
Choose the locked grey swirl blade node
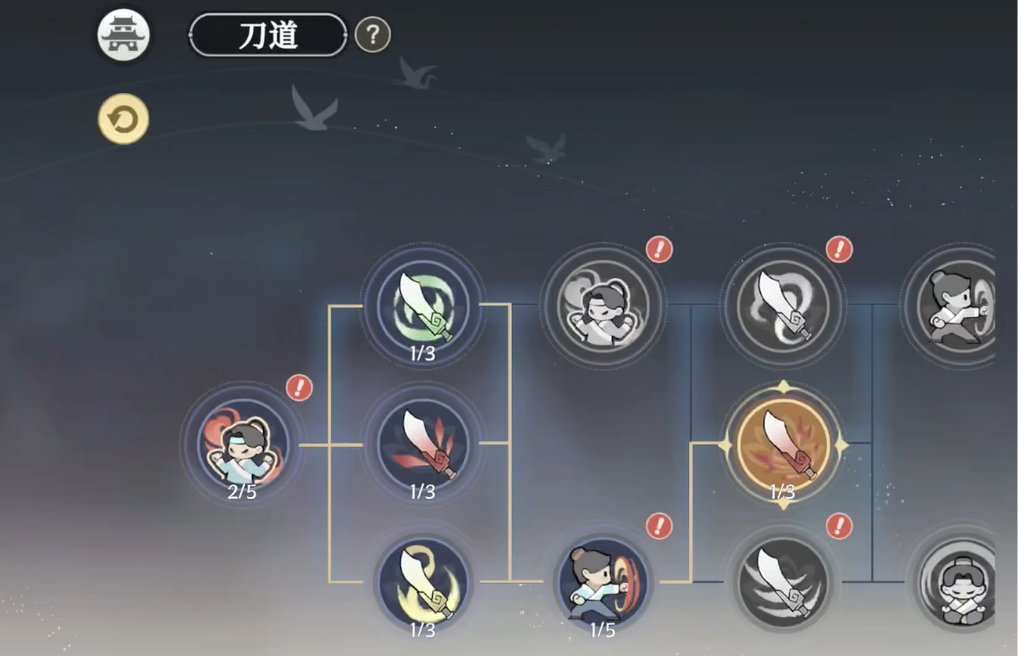tap(783, 303)
